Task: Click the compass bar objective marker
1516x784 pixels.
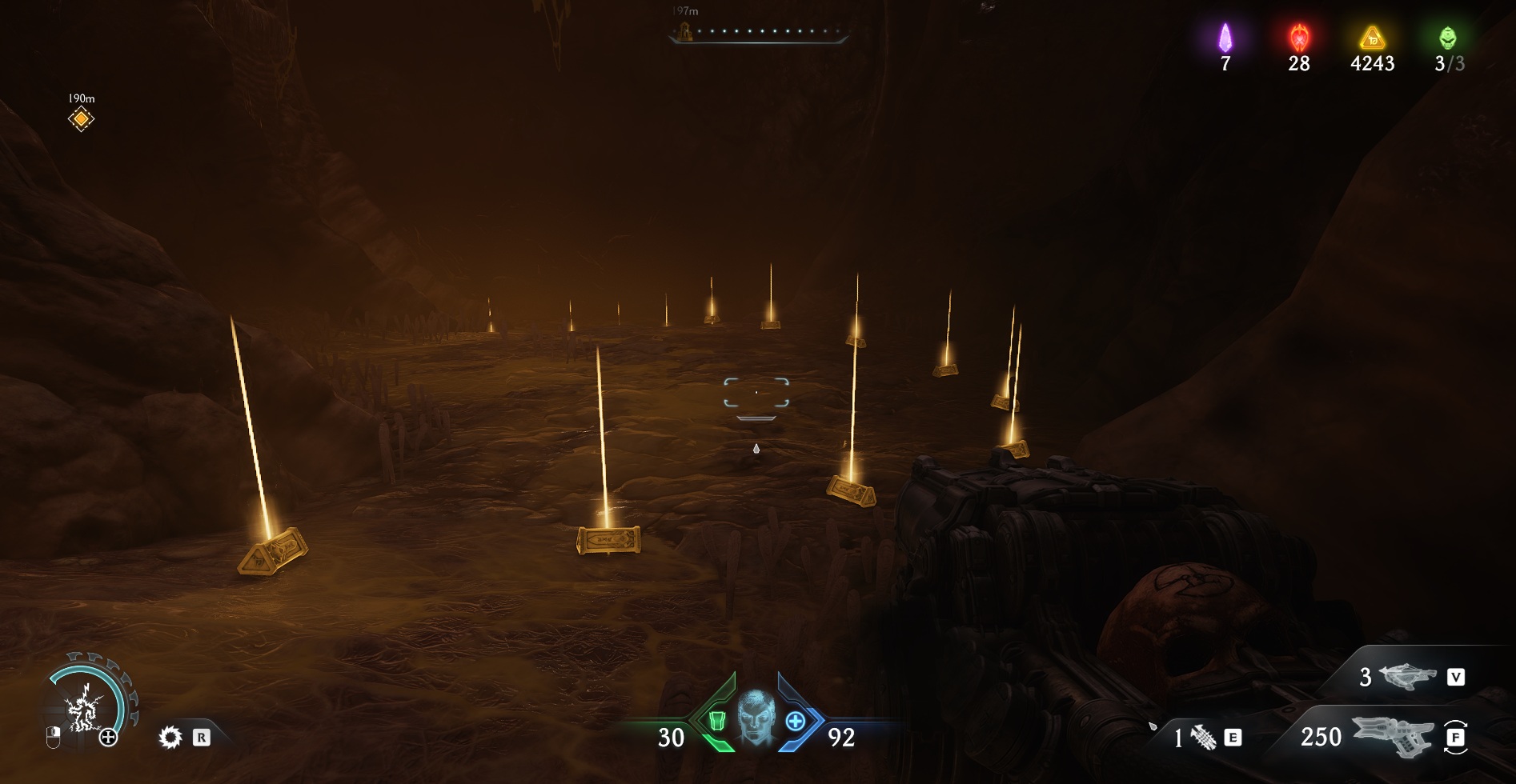Action: tap(685, 32)
